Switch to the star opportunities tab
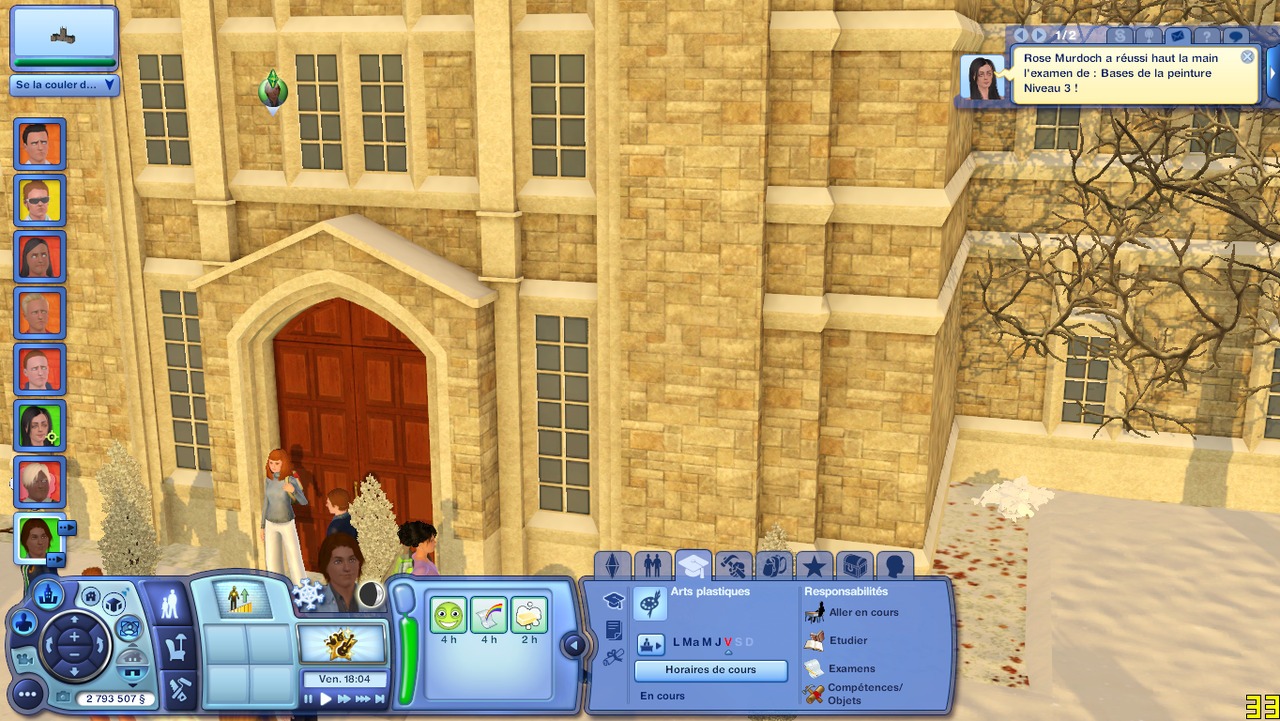This screenshot has height=721, width=1280. click(814, 566)
